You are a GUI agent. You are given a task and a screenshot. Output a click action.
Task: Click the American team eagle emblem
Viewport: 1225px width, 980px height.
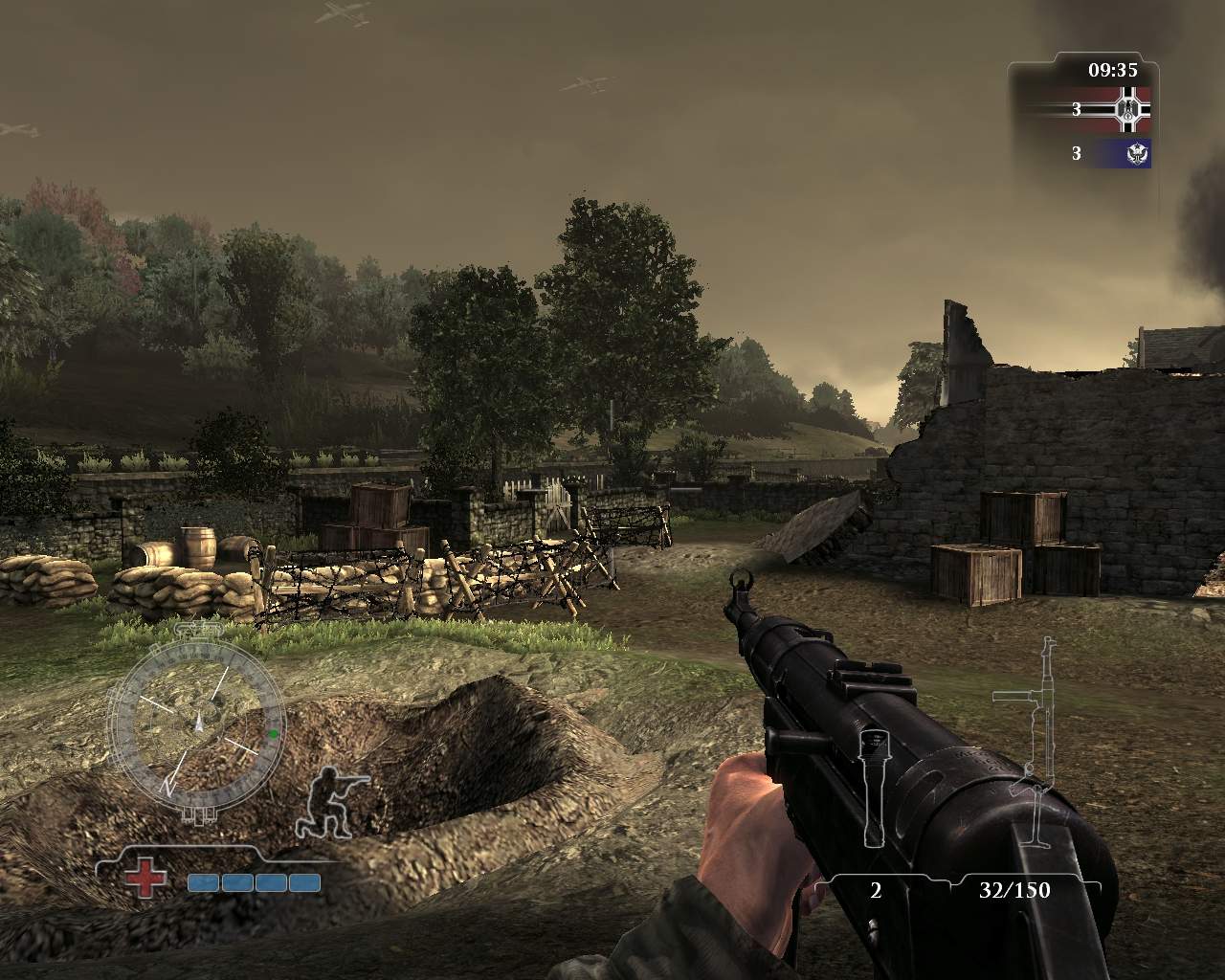pos(1136,153)
